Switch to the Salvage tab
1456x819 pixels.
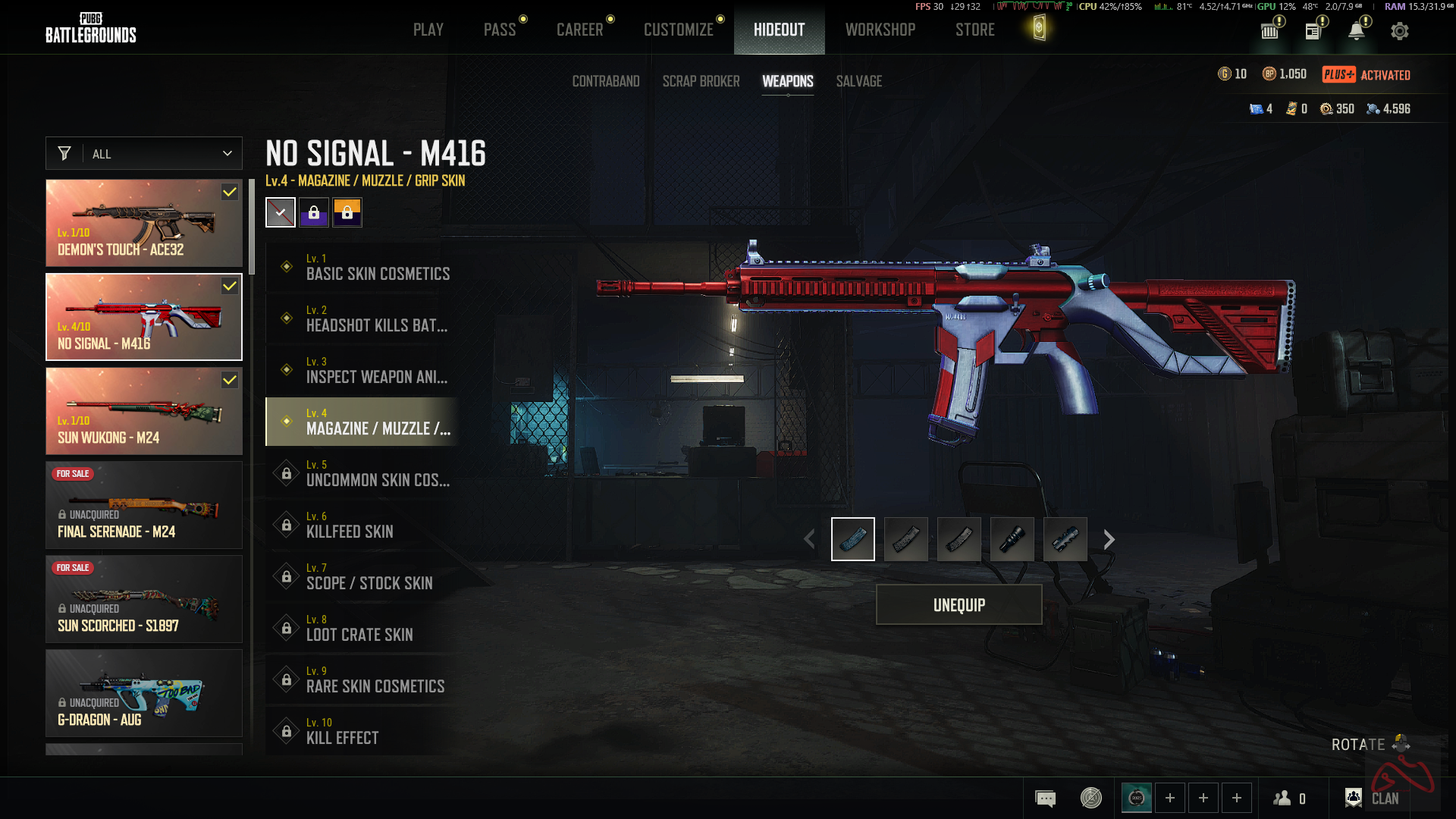[858, 81]
